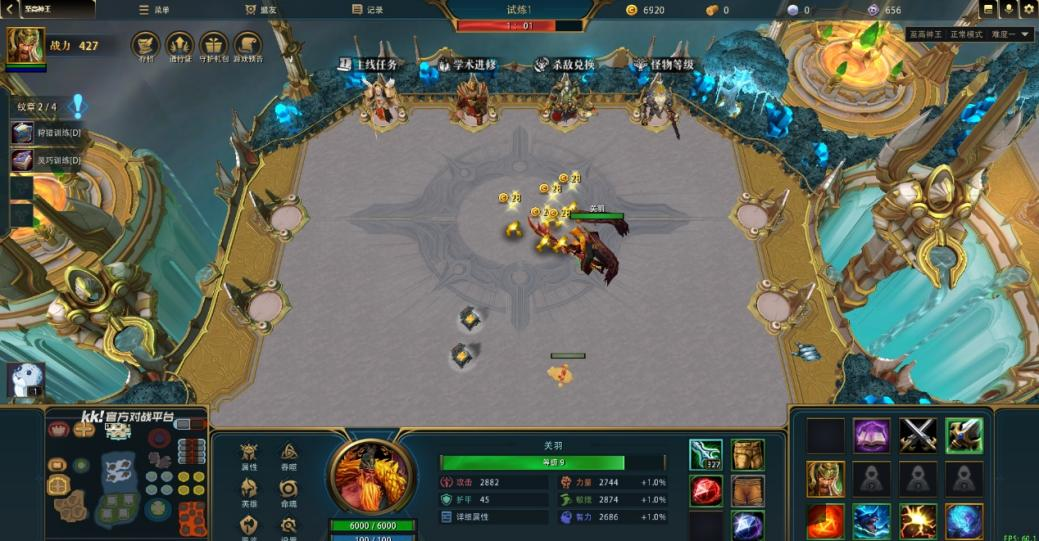Open the gear settings icon top-right
The width and height of the screenshot is (1039, 541).
tap(1028, 9)
